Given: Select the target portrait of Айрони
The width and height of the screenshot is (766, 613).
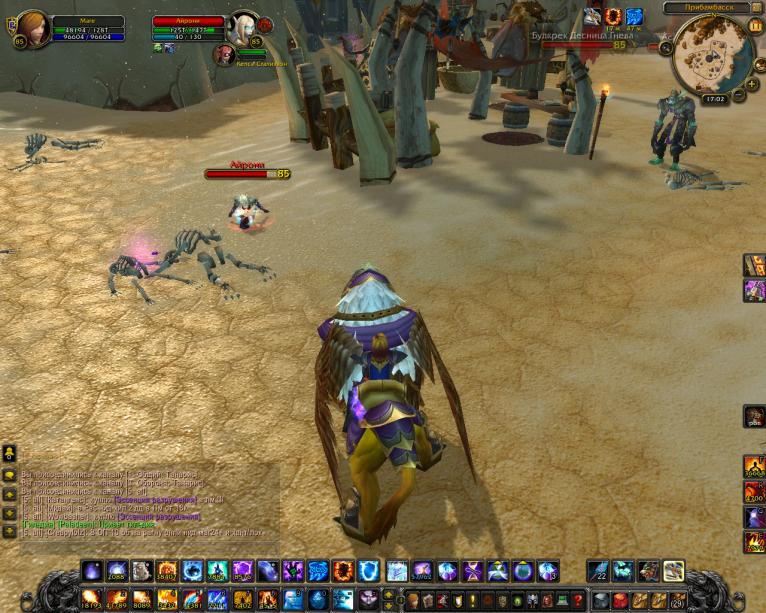Looking at the screenshot, I should point(243,27).
